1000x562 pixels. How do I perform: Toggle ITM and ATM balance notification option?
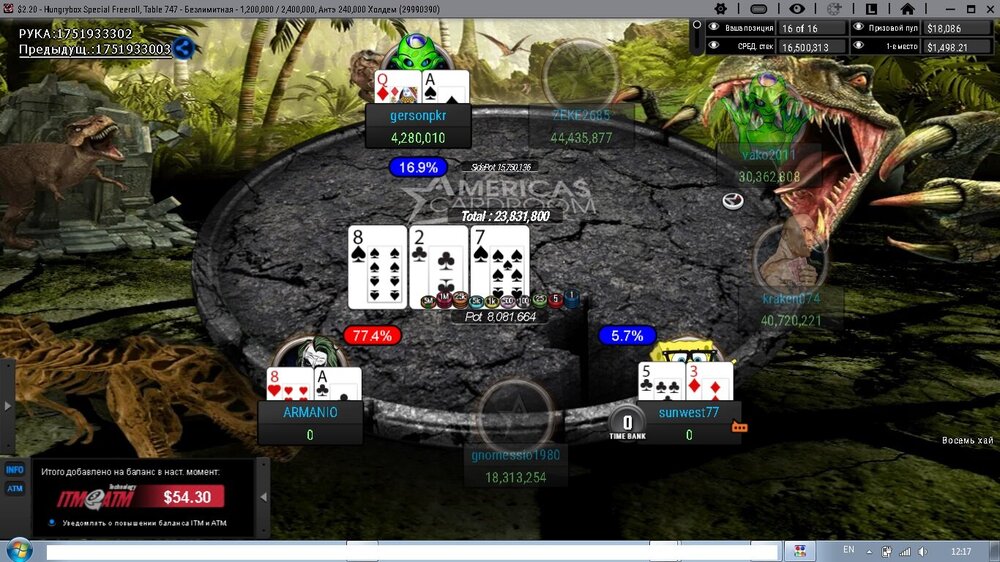pos(52,522)
